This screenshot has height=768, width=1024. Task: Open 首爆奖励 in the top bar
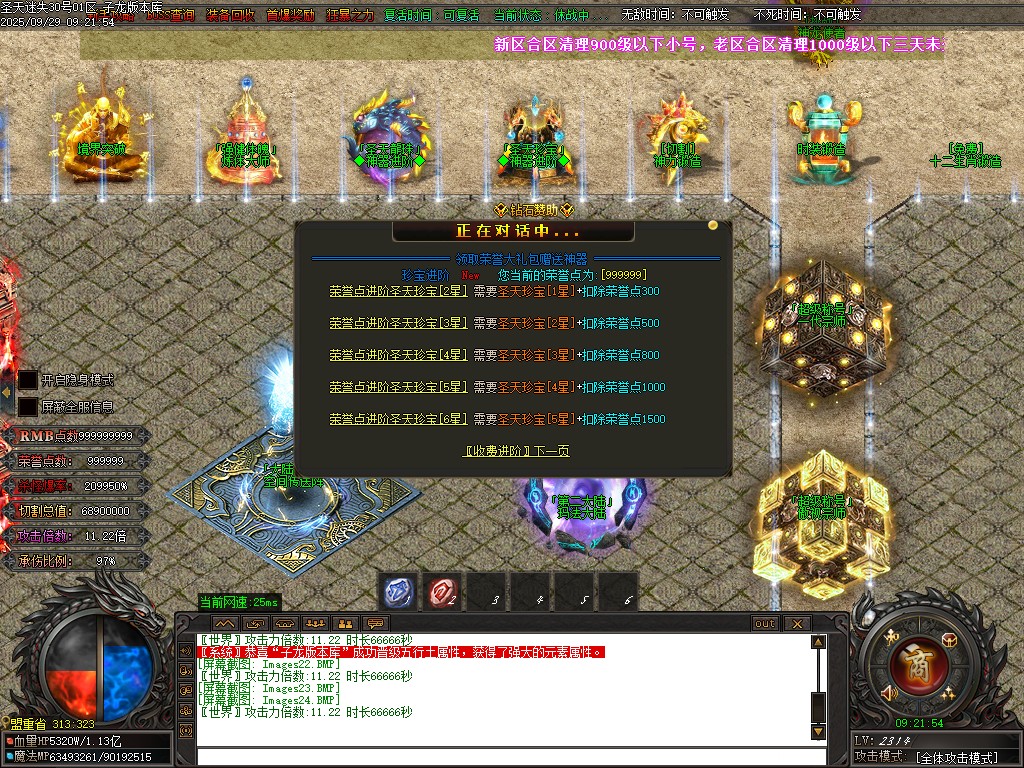coord(289,16)
